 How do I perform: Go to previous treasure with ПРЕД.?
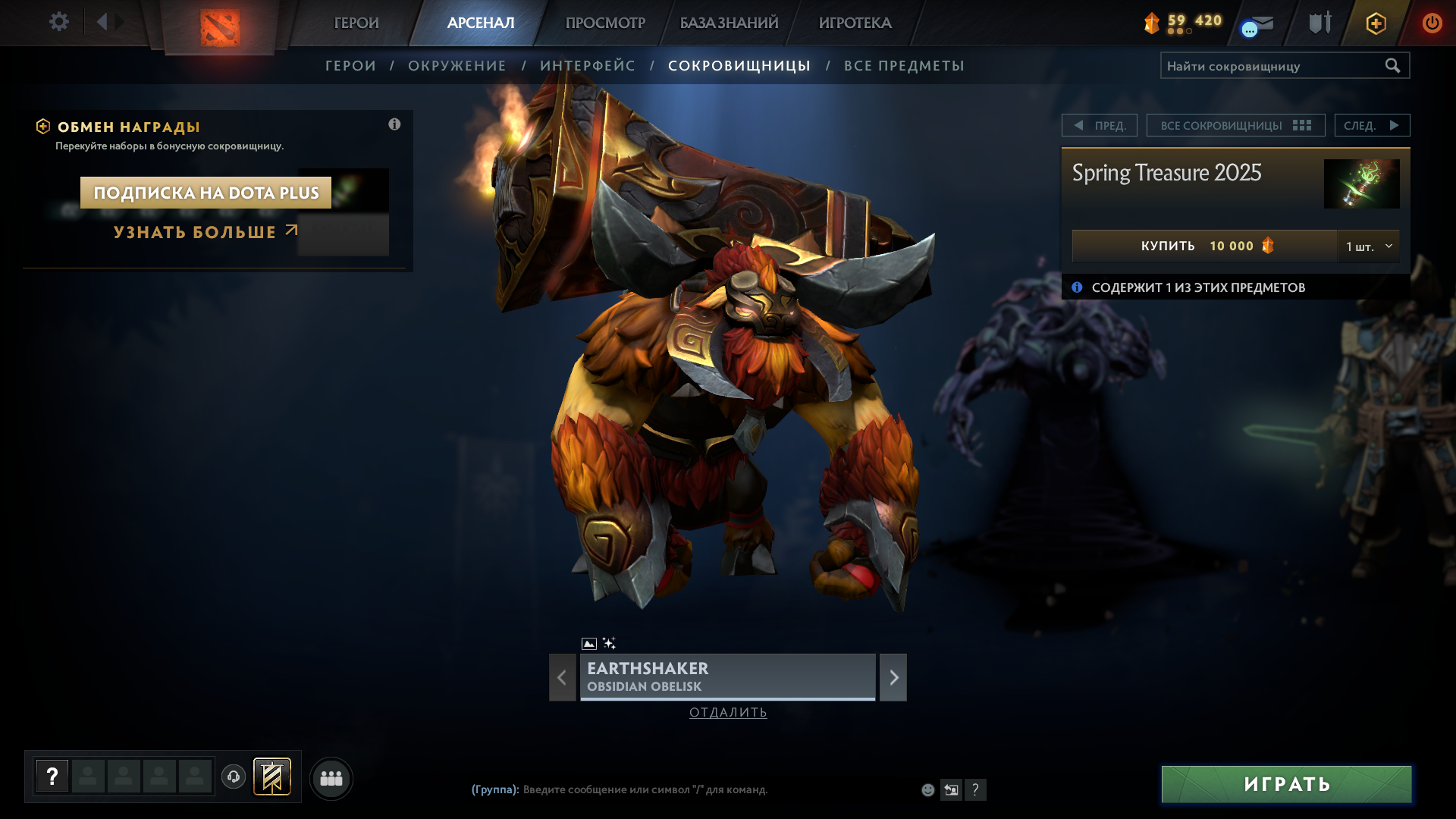(1100, 125)
